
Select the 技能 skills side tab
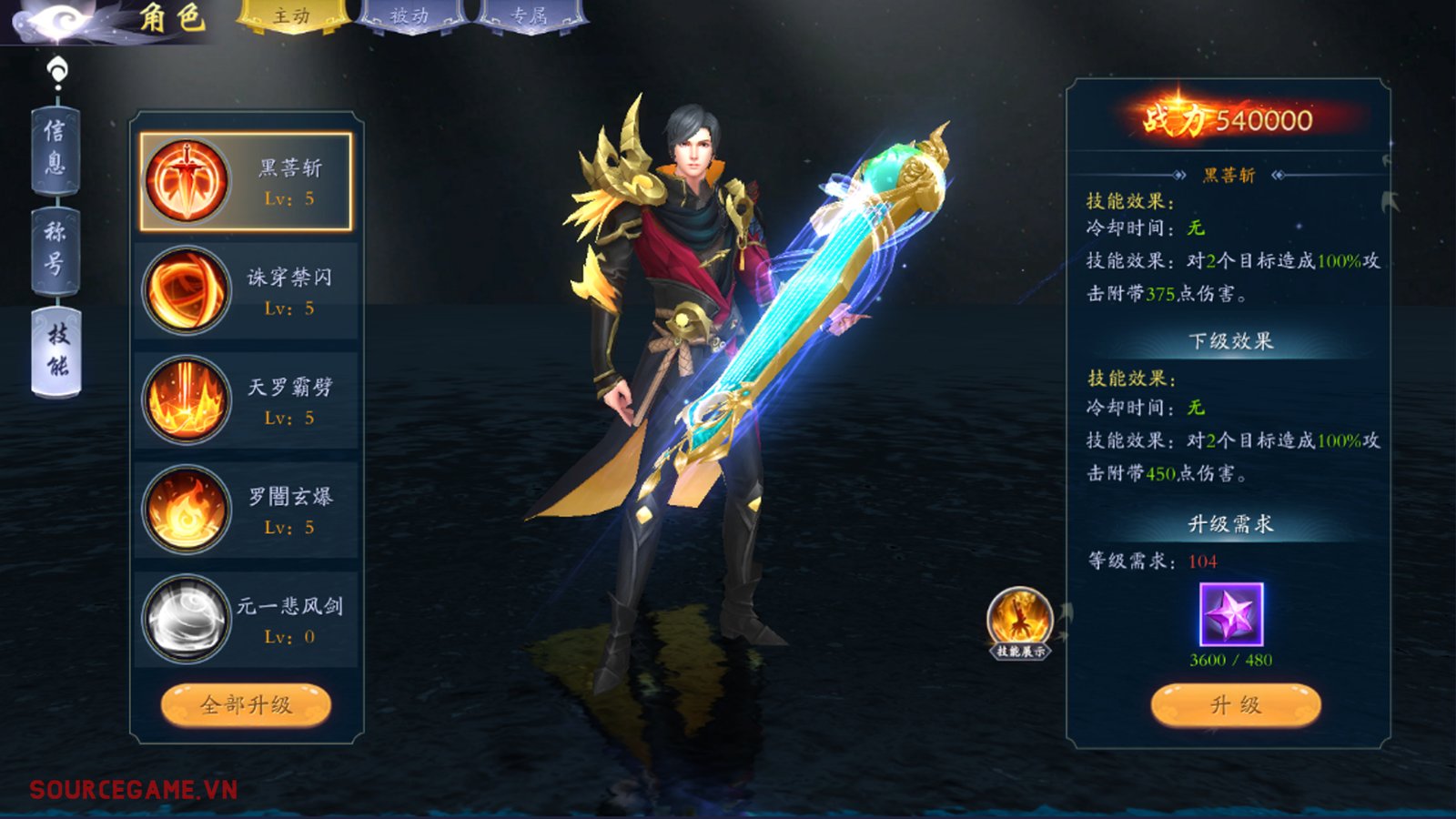(56, 350)
